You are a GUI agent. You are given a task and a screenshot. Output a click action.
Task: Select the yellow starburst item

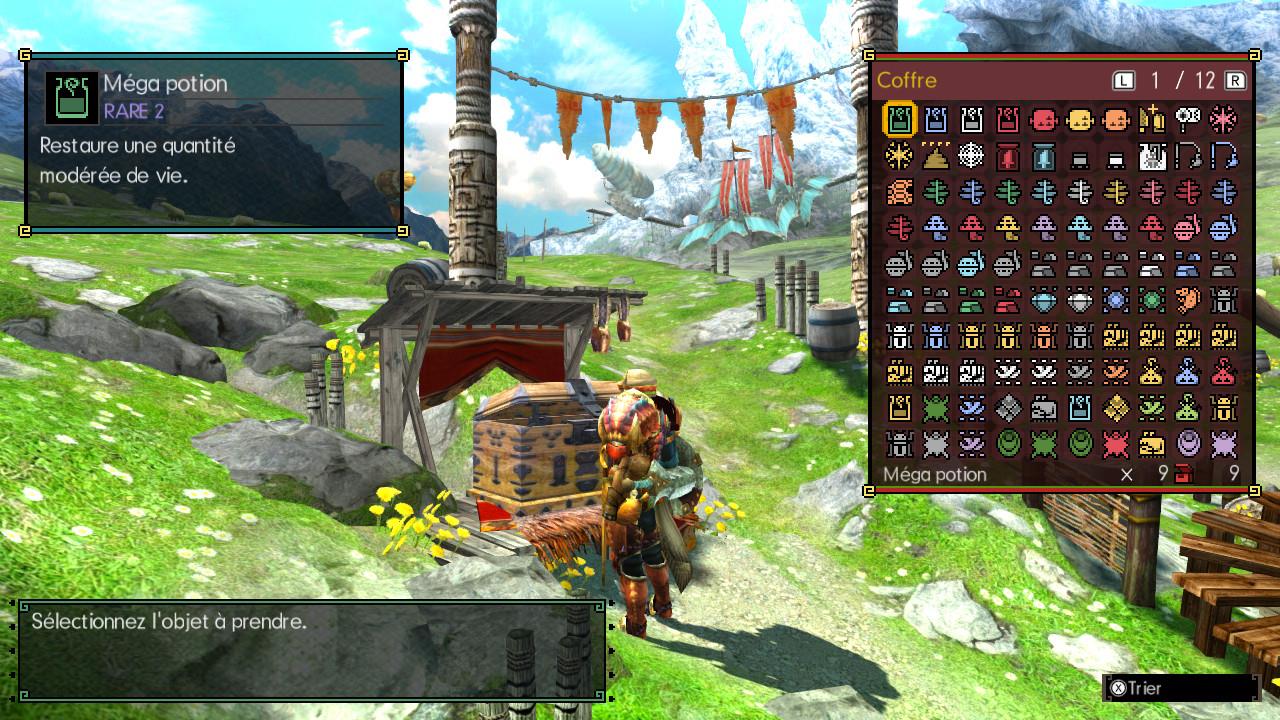click(899, 156)
